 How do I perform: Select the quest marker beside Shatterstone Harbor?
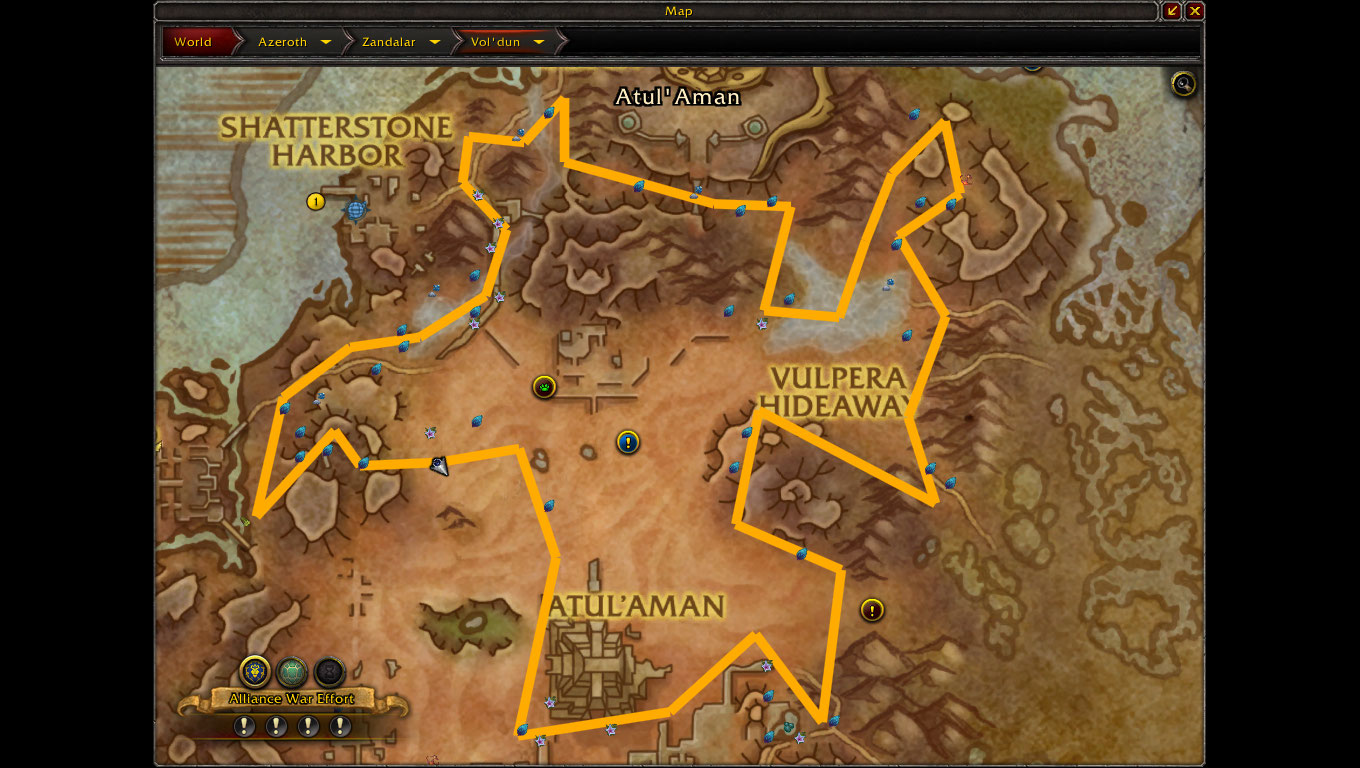pyautogui.click(x=316, y=202)
